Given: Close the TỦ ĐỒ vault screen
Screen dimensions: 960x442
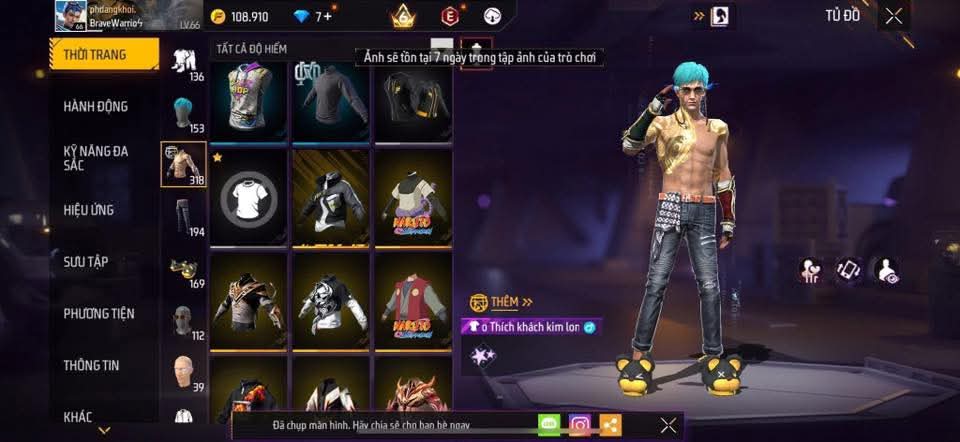Looking at the screenshot, I should point(893,15).
